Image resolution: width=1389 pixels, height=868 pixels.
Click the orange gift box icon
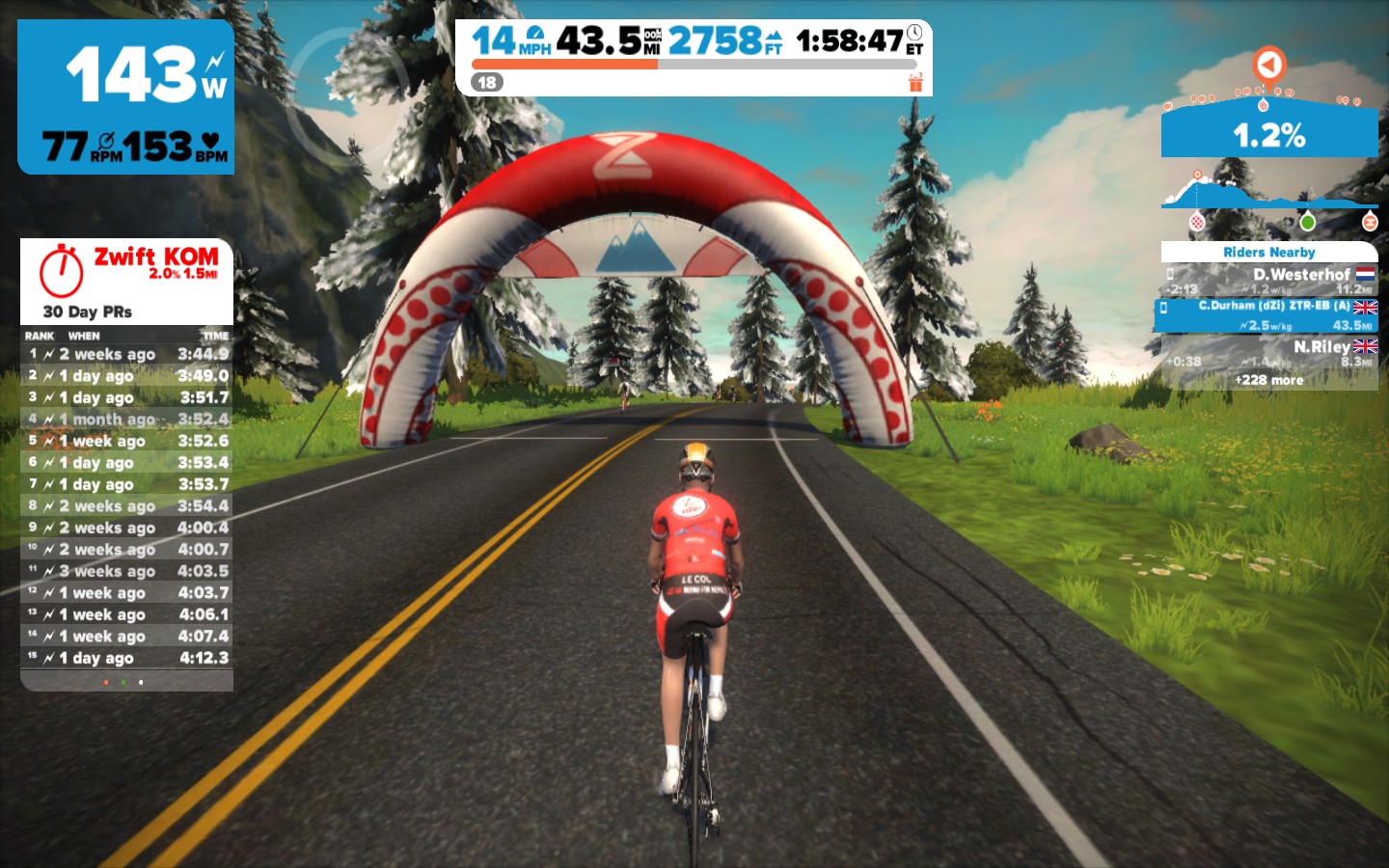[915, 83]
